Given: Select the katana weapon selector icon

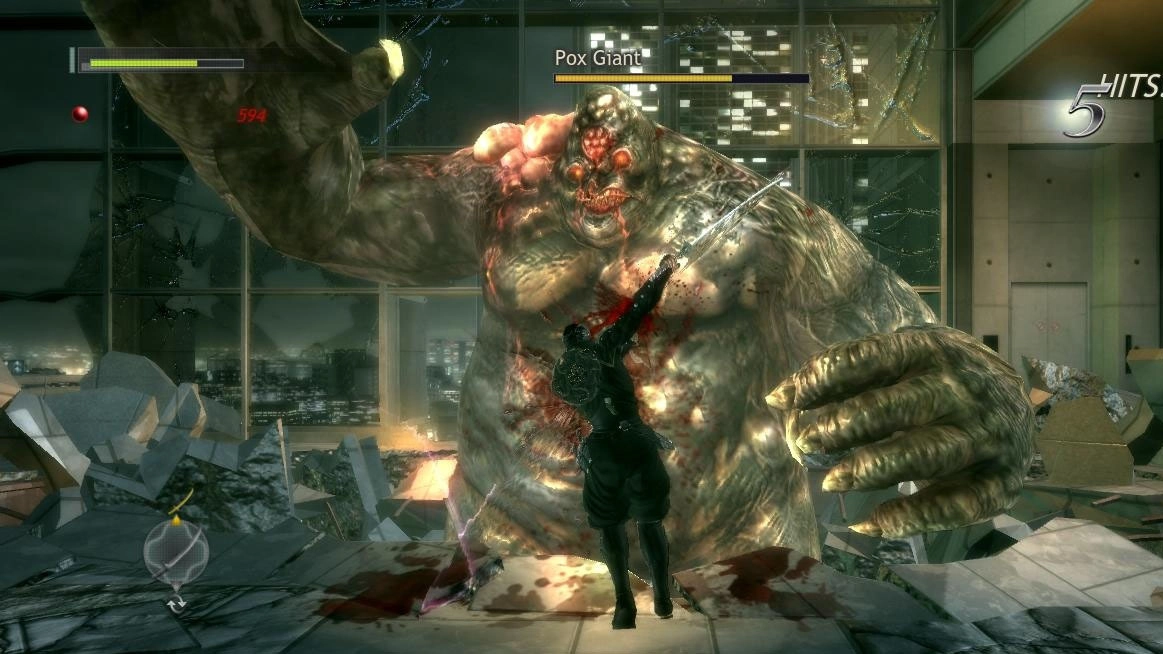Looking at the screenshot, I should click(x=176, y=550).
